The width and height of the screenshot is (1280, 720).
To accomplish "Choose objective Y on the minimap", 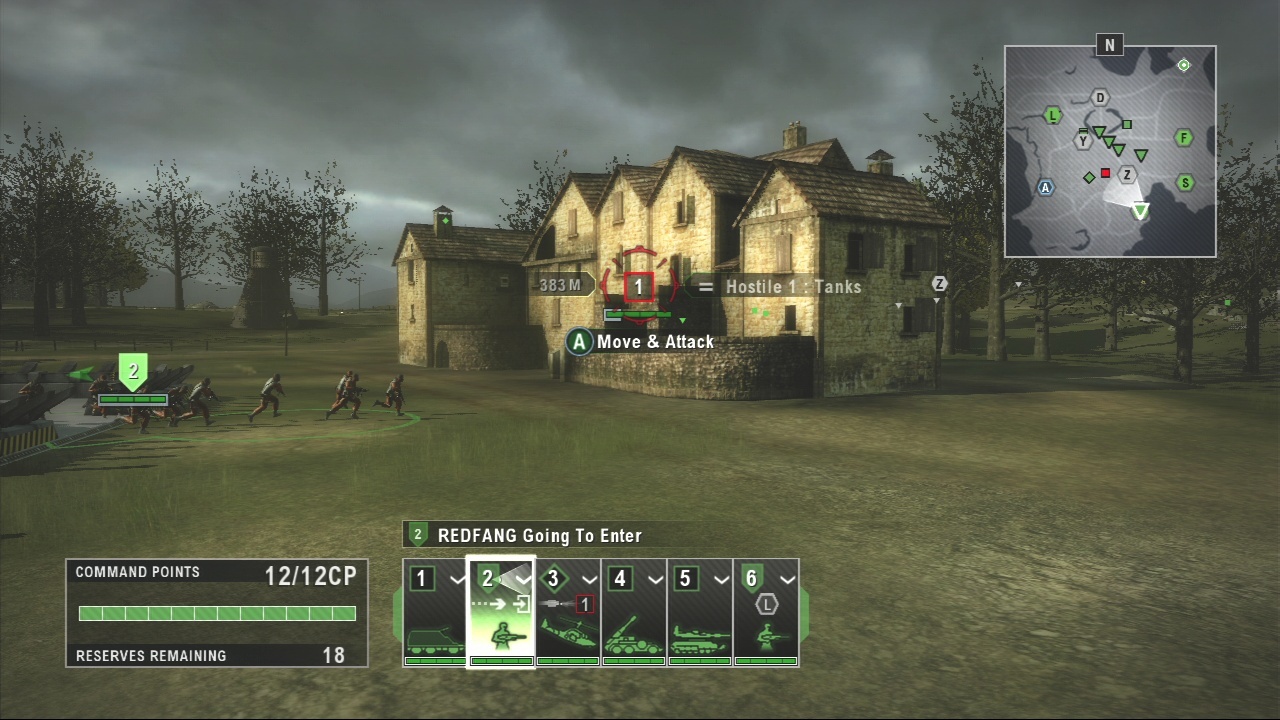I will [x=1082, y=141].
